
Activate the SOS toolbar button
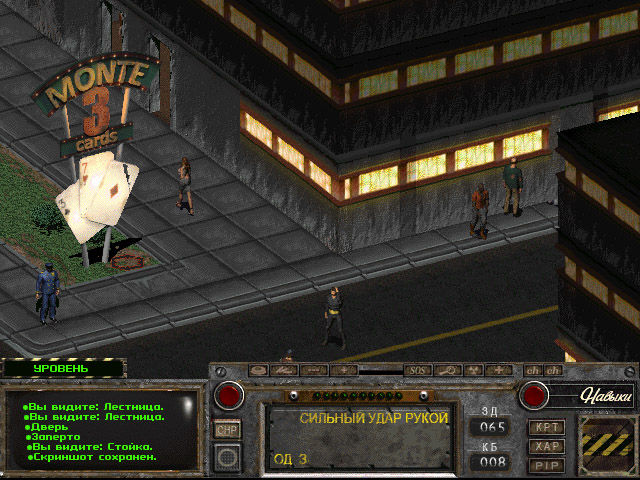click(x=418, y=370)
